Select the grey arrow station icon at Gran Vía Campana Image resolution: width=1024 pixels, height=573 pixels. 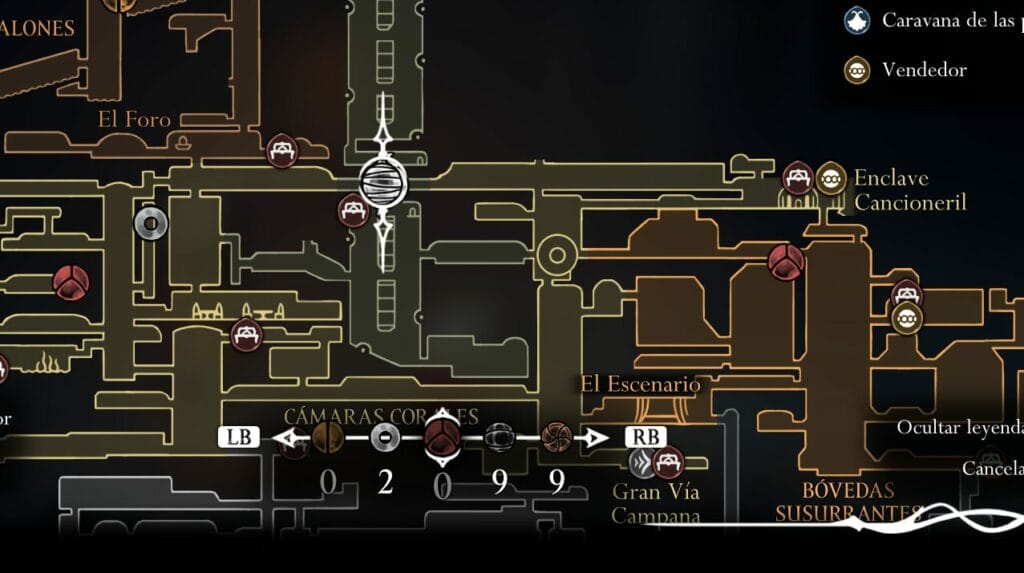coord(643,461)
